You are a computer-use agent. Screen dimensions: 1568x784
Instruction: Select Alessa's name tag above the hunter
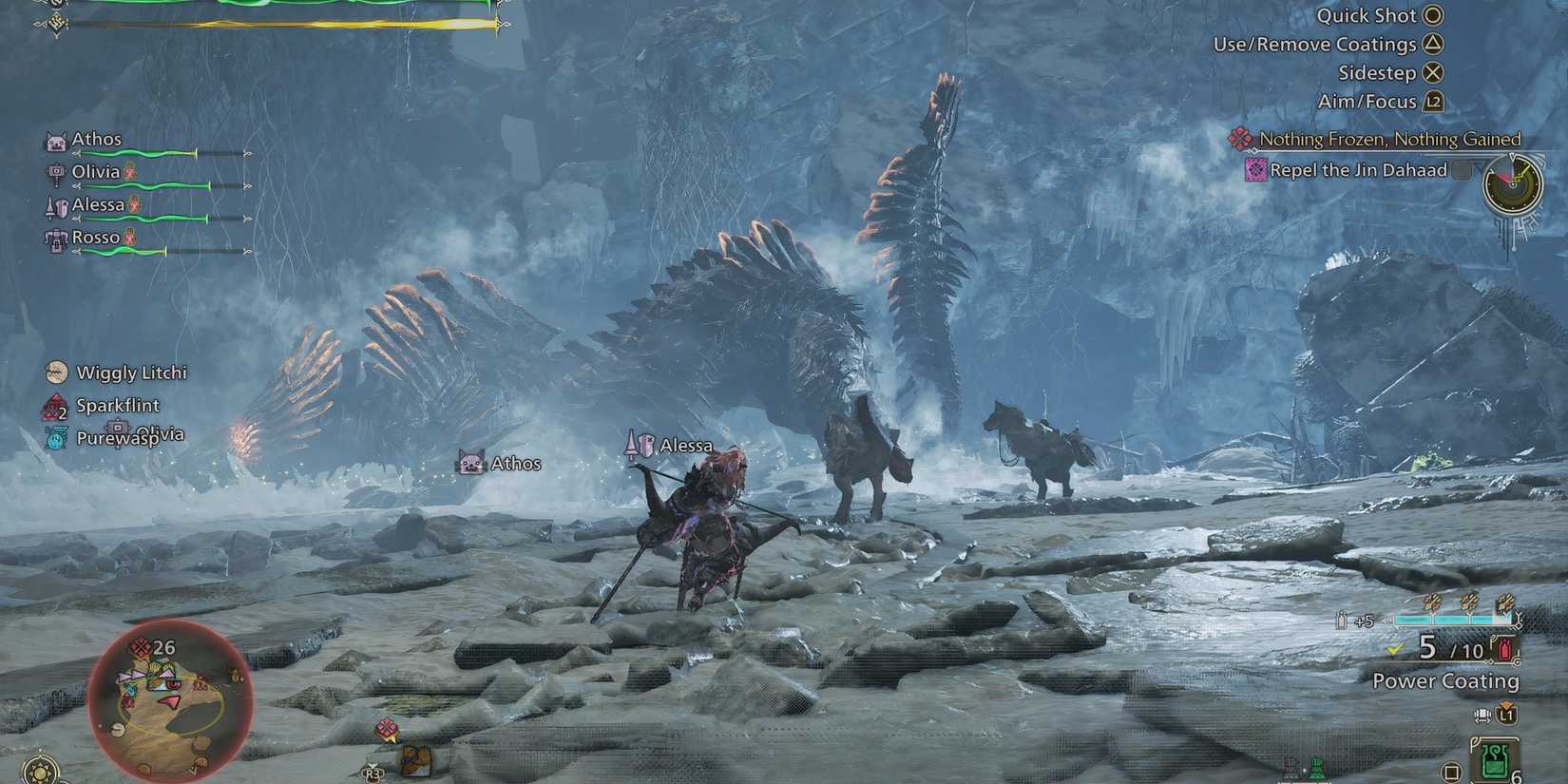point(686,444)
